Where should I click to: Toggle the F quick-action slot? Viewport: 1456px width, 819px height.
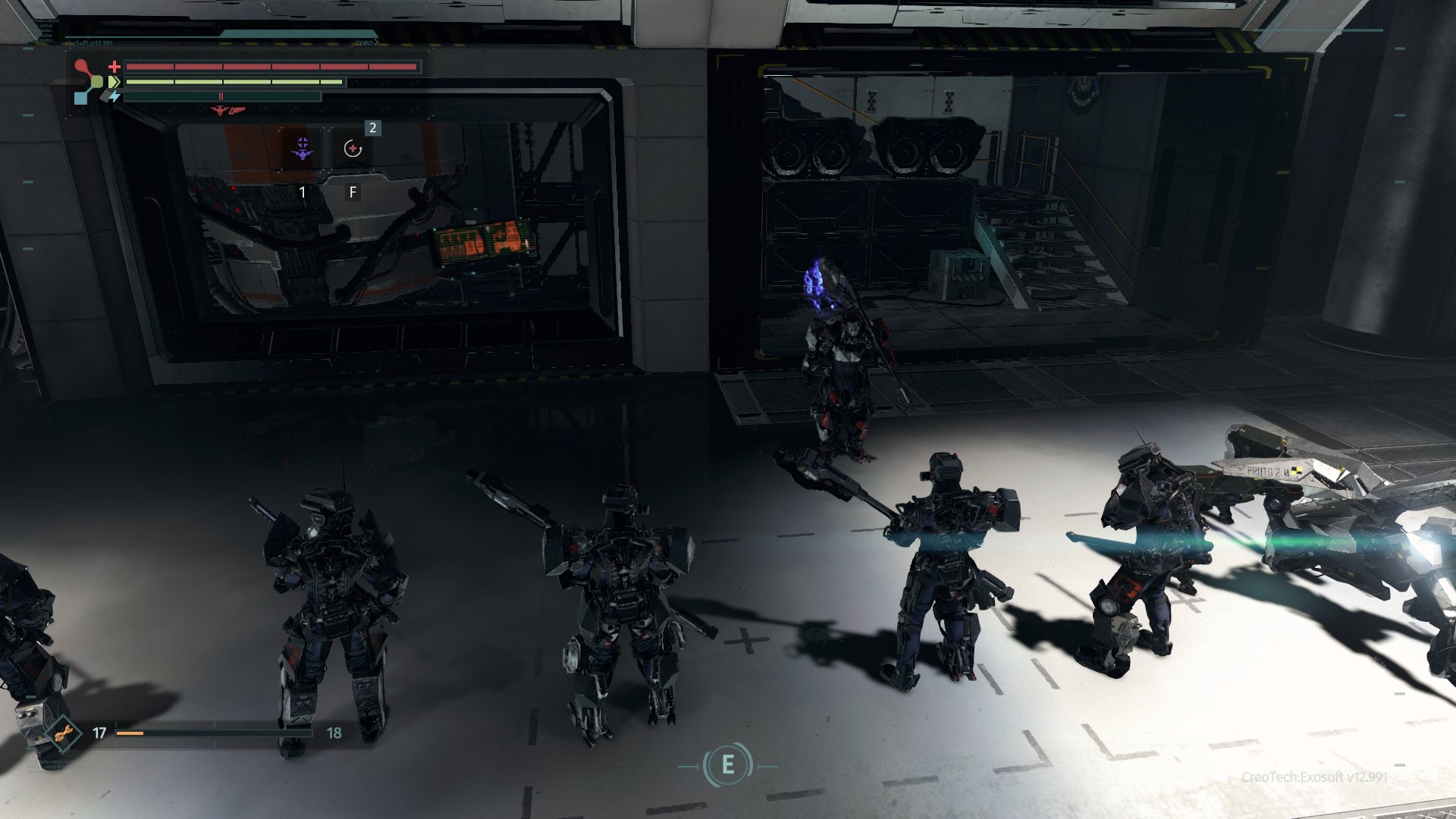click(352, 193)
